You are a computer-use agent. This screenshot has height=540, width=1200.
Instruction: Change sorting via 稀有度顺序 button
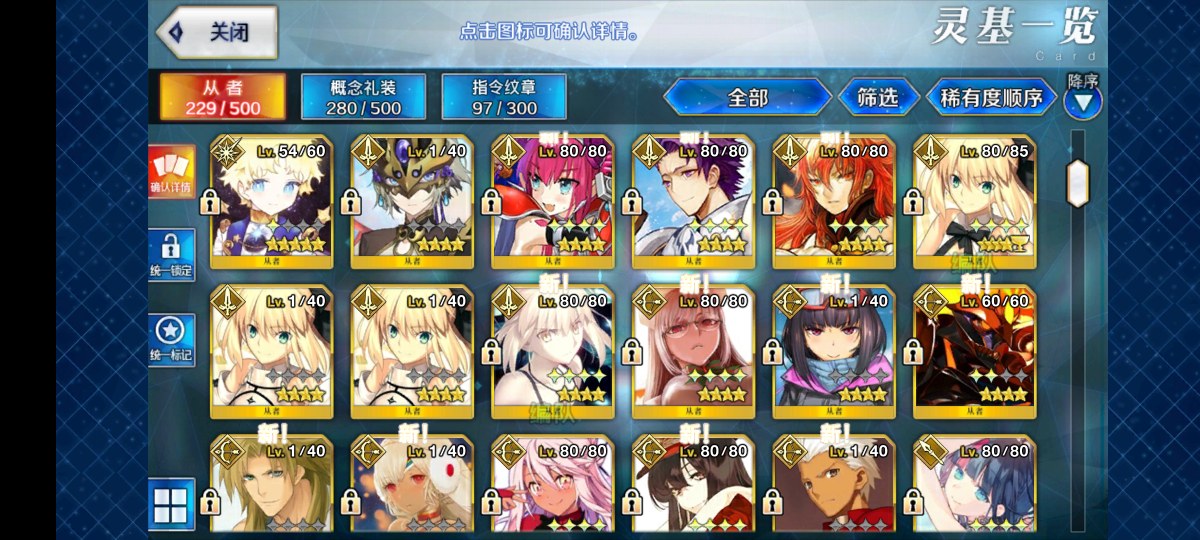tap(991, 97)
